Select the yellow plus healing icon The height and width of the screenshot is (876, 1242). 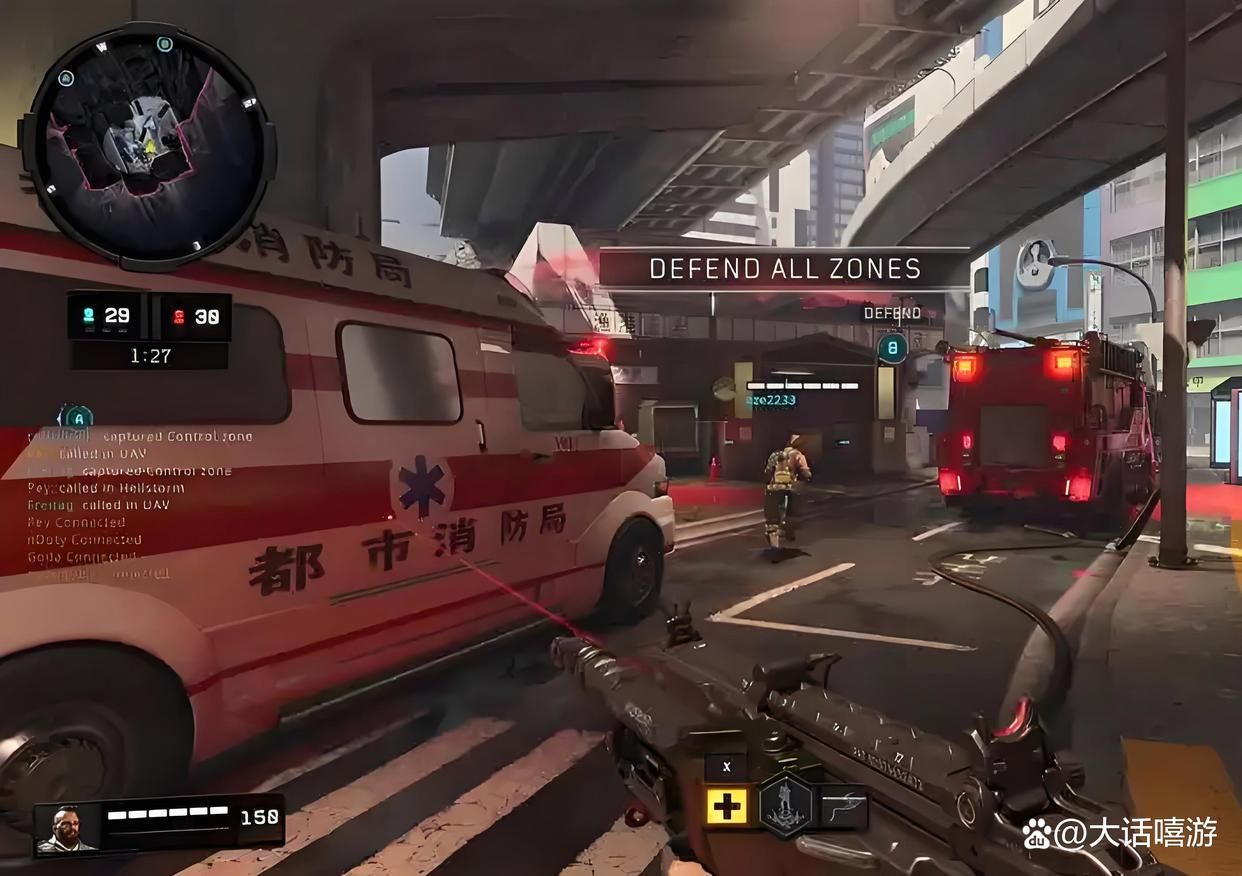tap(726, 806)
